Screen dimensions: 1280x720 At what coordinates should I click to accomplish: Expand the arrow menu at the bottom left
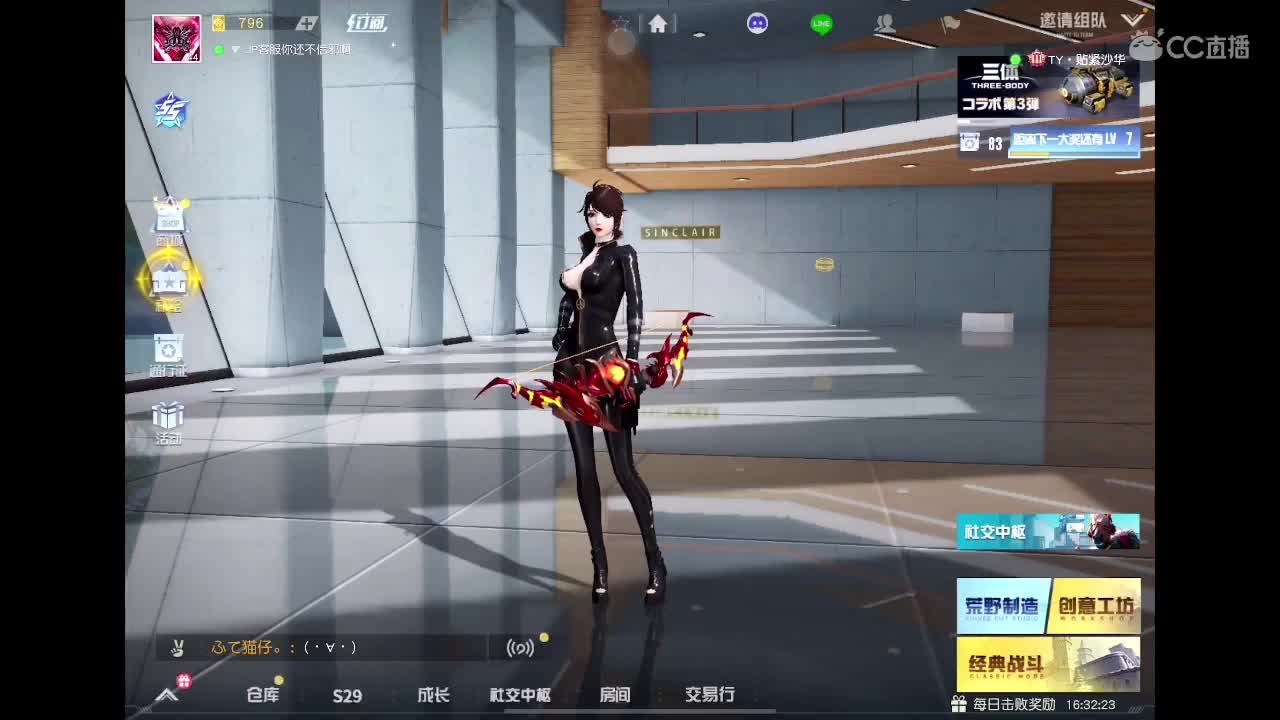[x=166, y=696]
